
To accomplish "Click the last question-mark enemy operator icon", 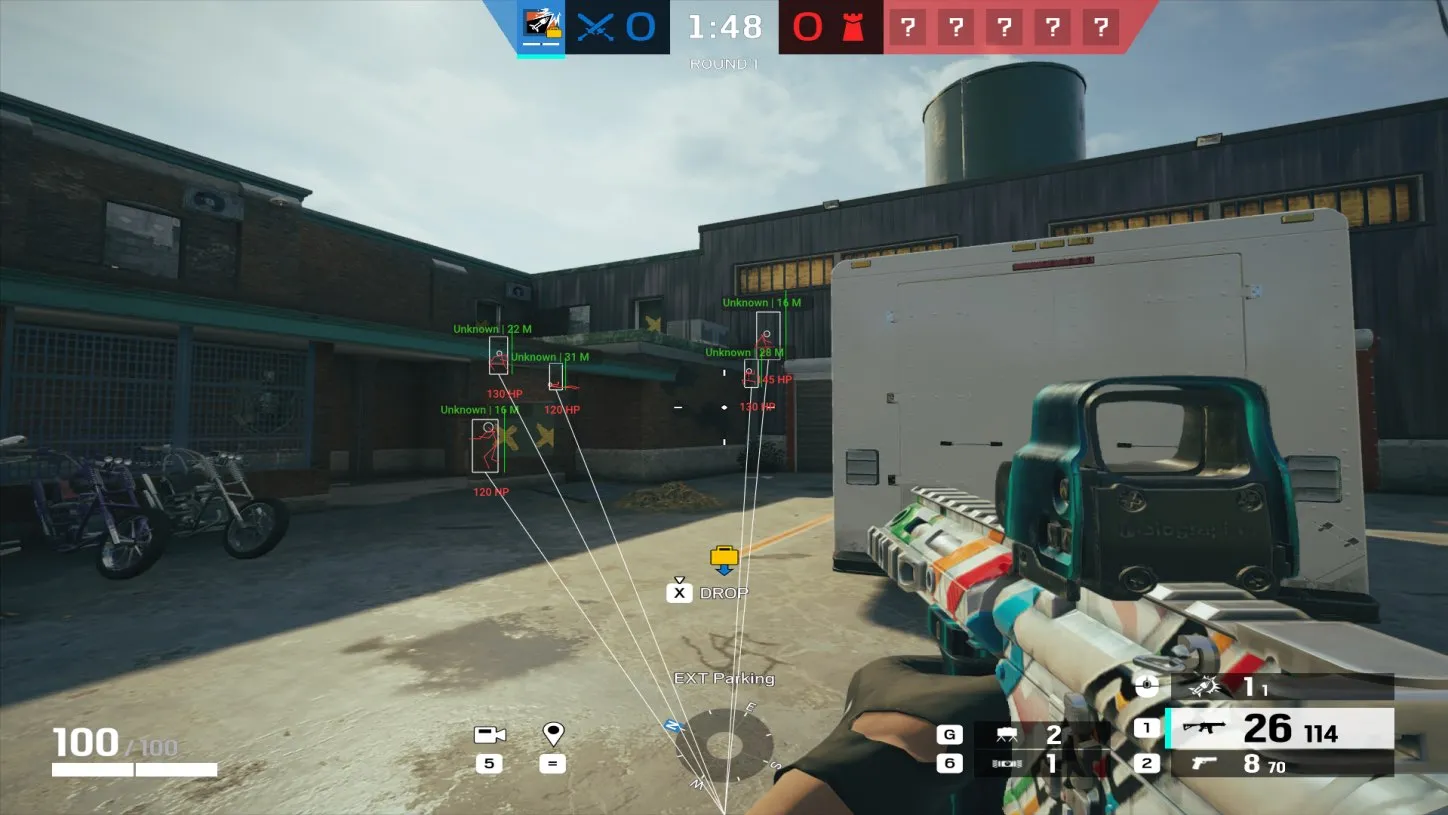I will pyautogui.click(x=1101, y=27).
